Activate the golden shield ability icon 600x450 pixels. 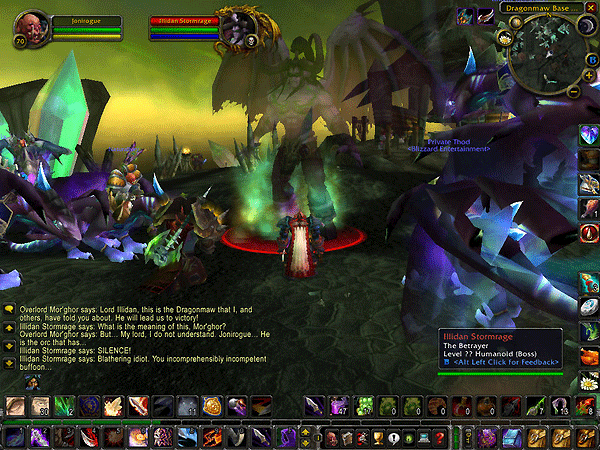(x=212, y=405)
